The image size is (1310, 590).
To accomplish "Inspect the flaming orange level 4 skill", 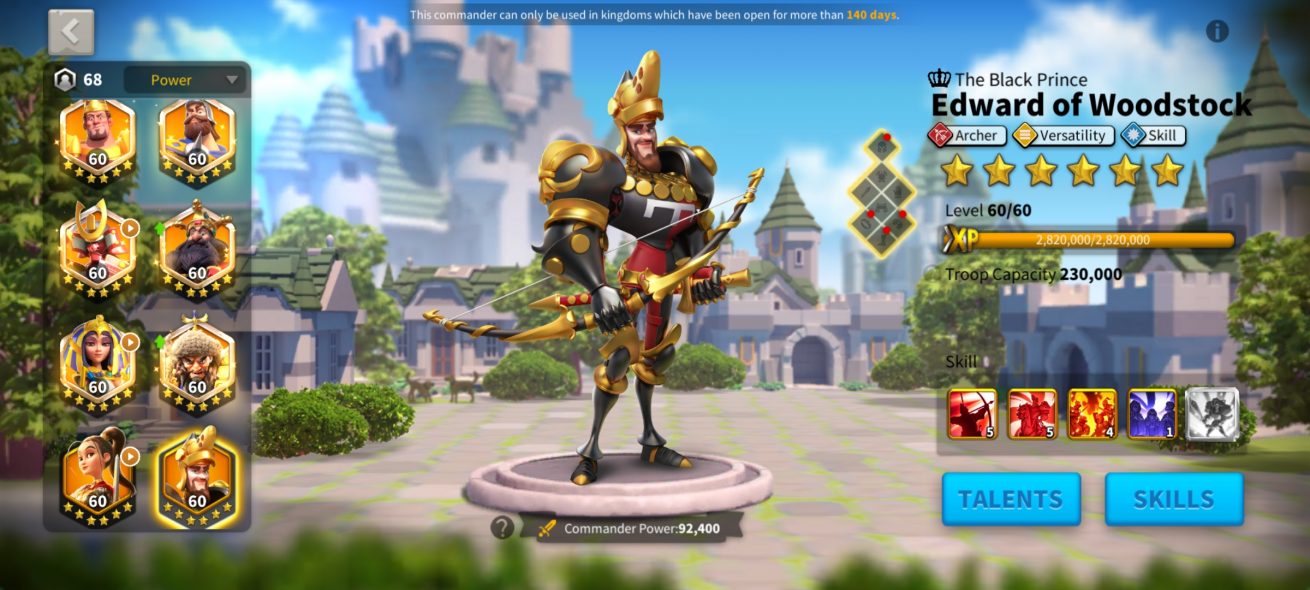I will [1092, 414].
